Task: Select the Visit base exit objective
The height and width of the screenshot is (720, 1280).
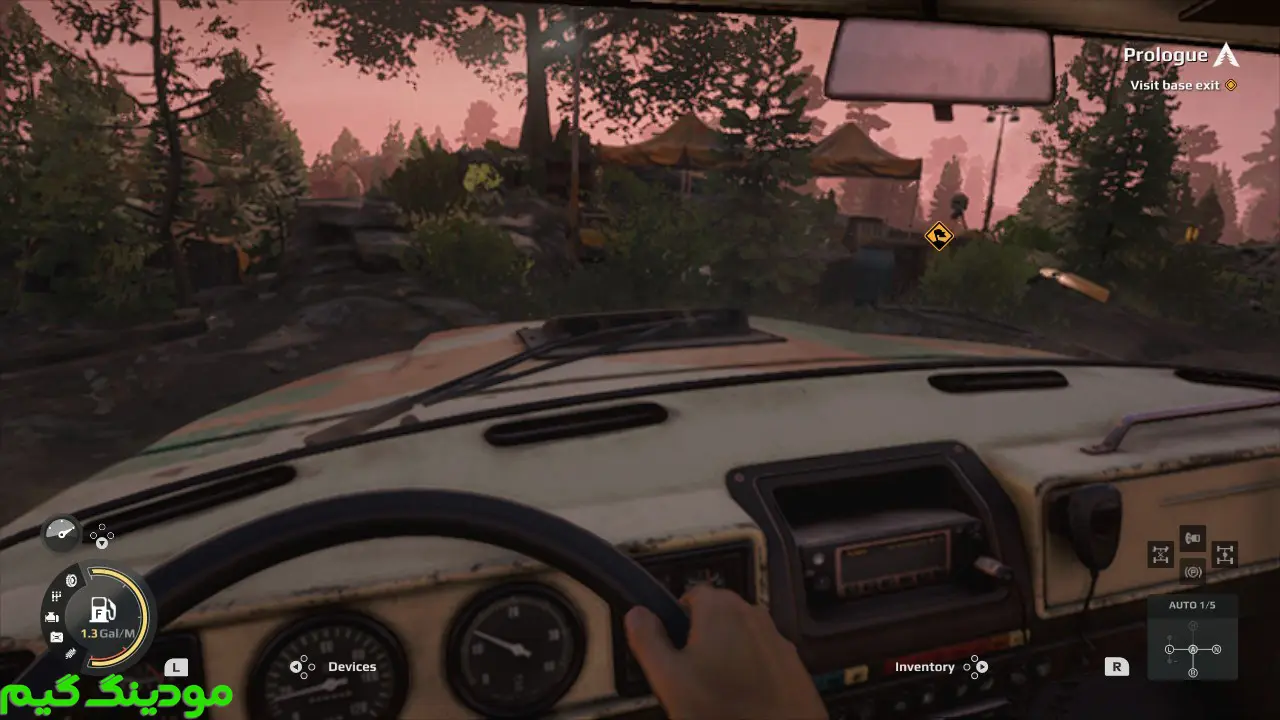Action: 1175,85
